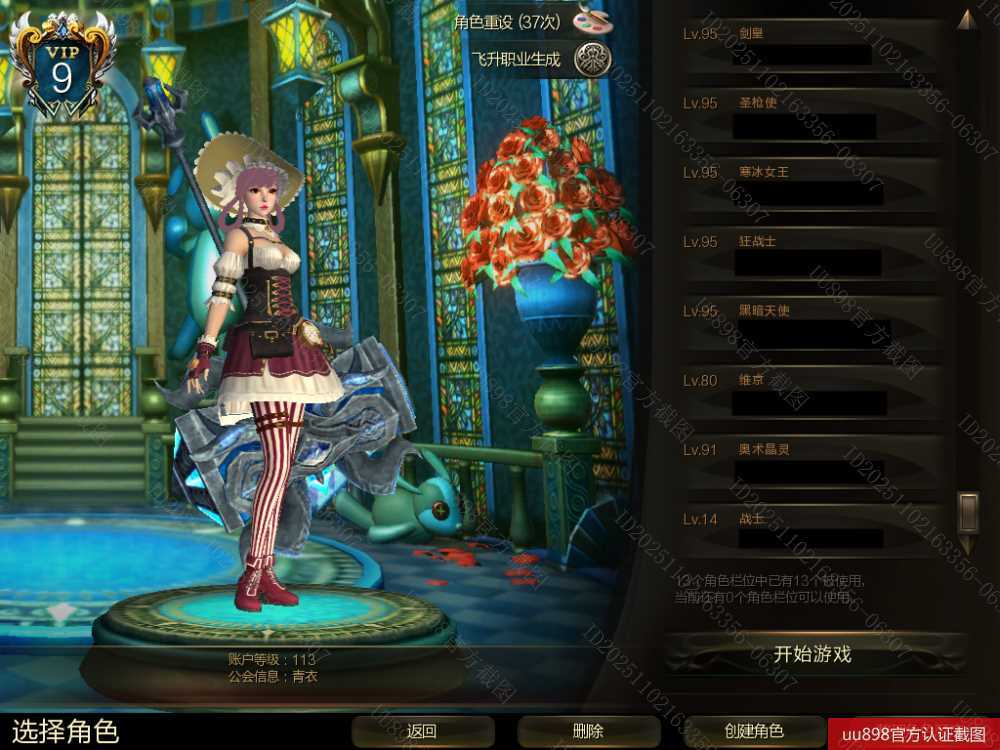Click the character list scrollbar handle
The image size is (1000, 750).
coord(967,512)
